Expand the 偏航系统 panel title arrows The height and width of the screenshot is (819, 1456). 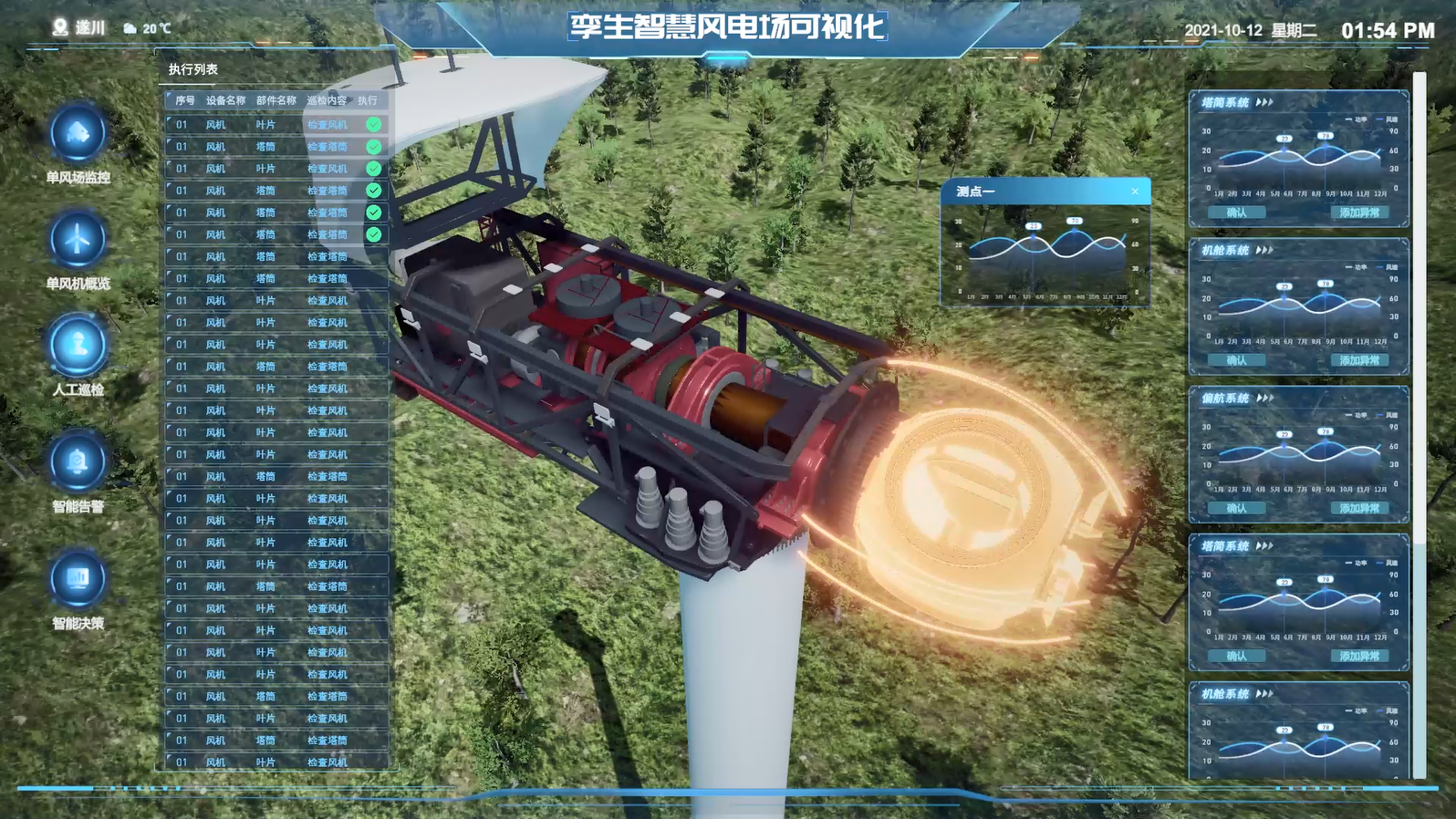pos(1264,399)
